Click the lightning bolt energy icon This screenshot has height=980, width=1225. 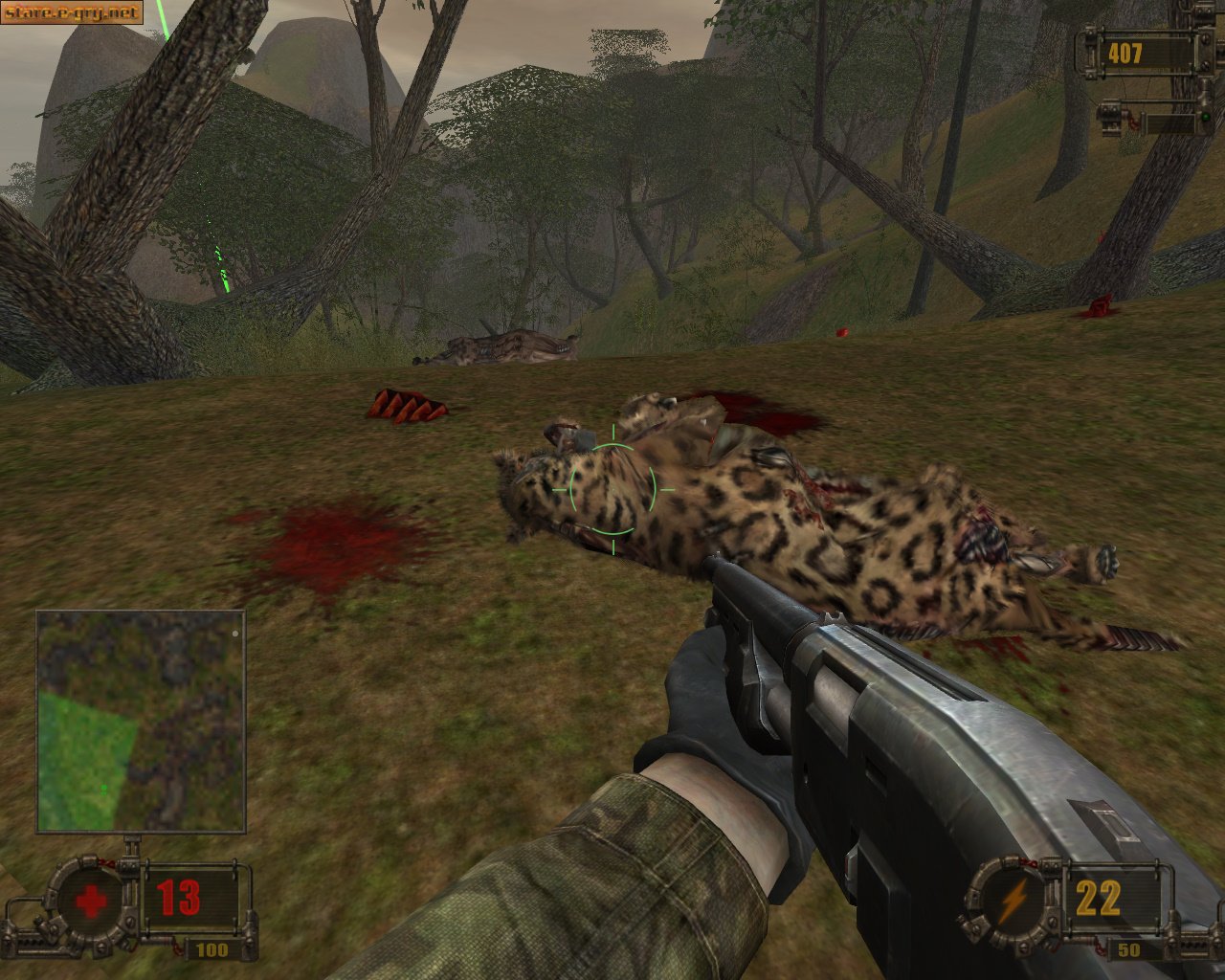point(1011,901)
